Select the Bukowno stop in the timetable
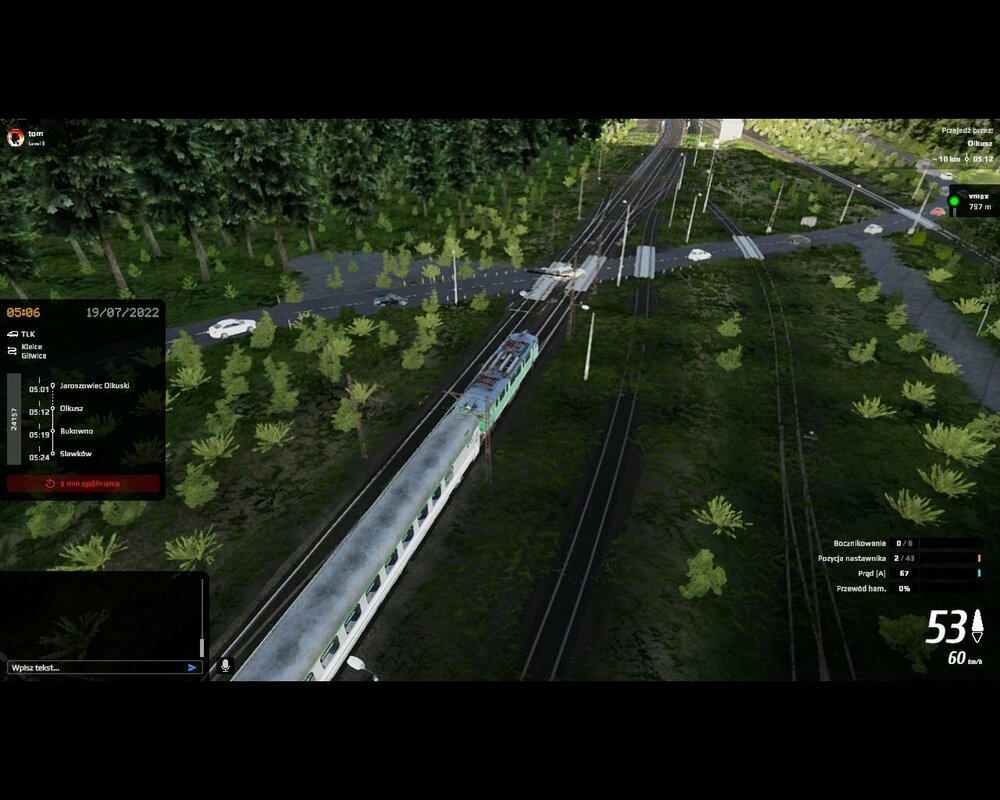Image resolution: width=1000 pixels, height=800 pixels. (75, 431)
